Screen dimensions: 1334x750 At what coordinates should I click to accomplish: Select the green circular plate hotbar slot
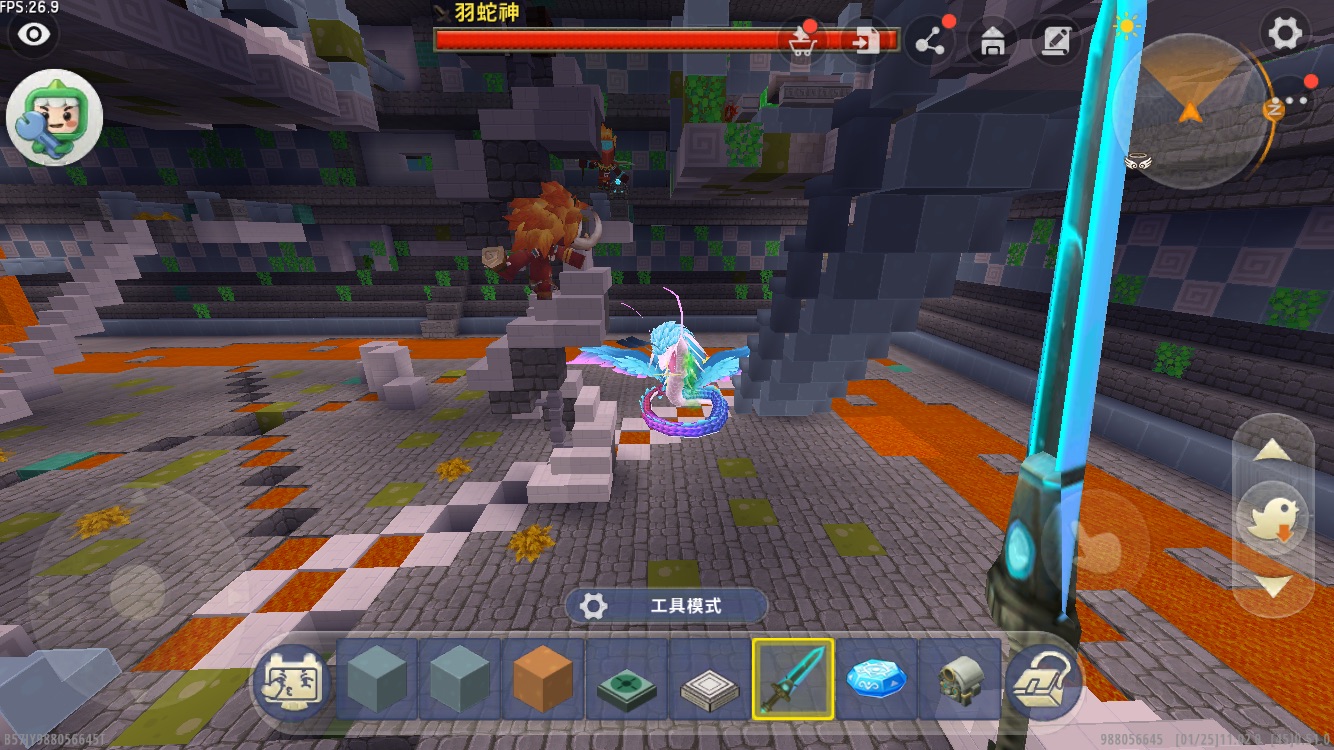click(x=625, y=680)
